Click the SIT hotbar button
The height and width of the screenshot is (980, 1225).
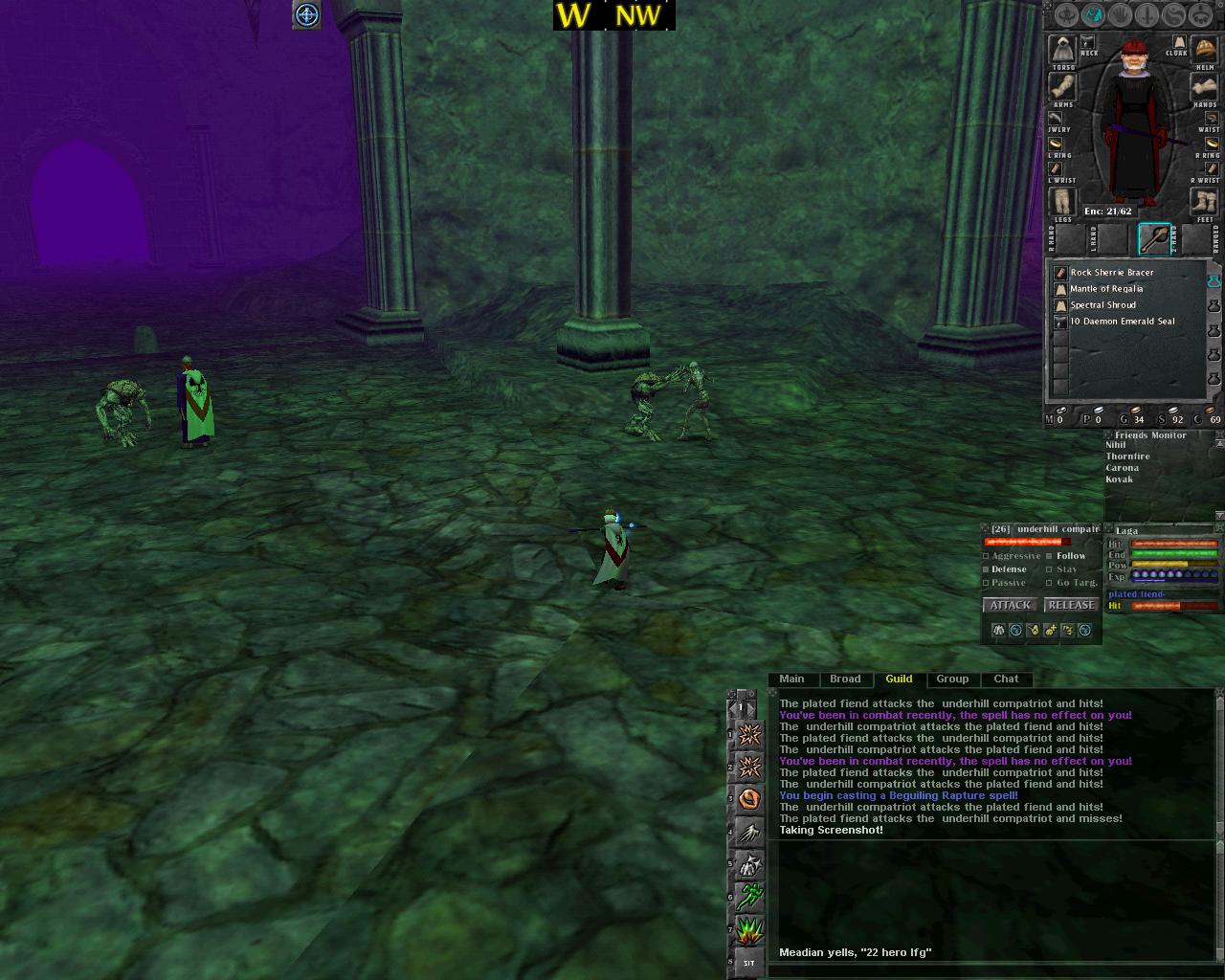tap(748, 963)
